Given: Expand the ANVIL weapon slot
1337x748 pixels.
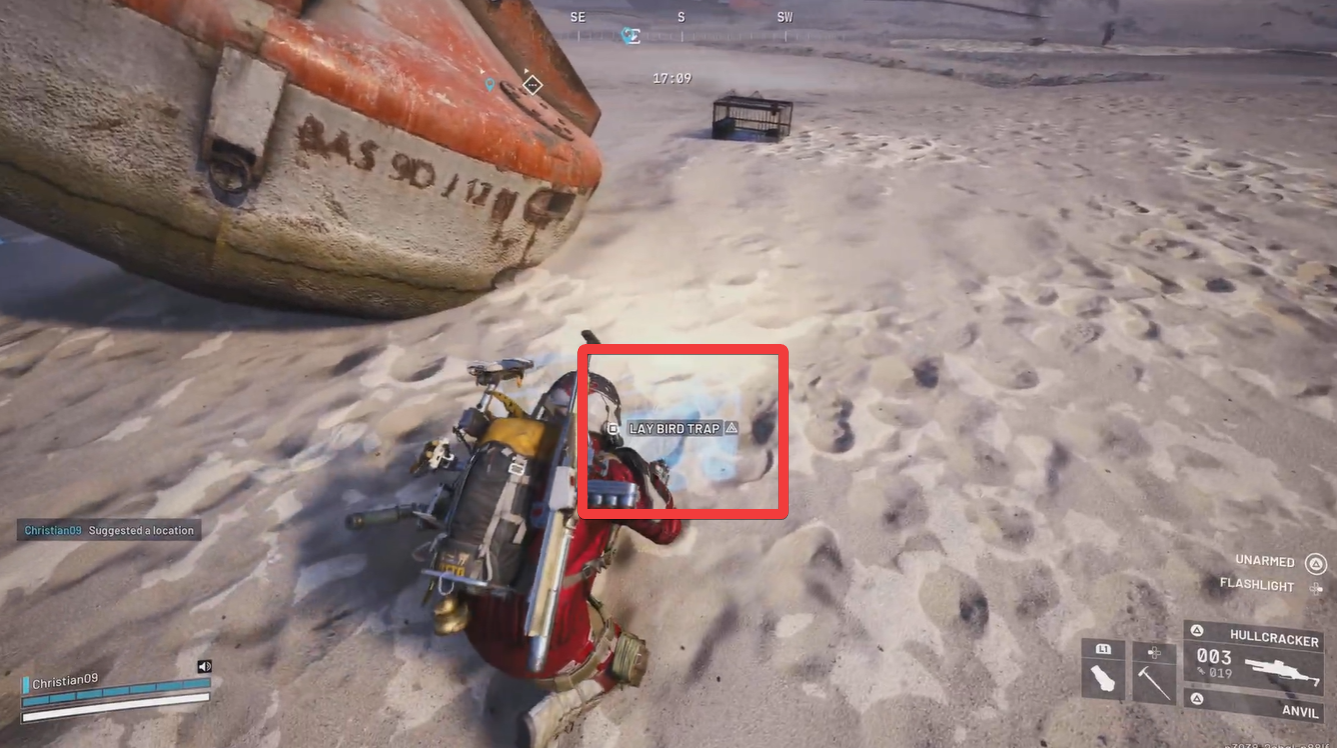Looking at the screenshot, I should (1300, 712).
